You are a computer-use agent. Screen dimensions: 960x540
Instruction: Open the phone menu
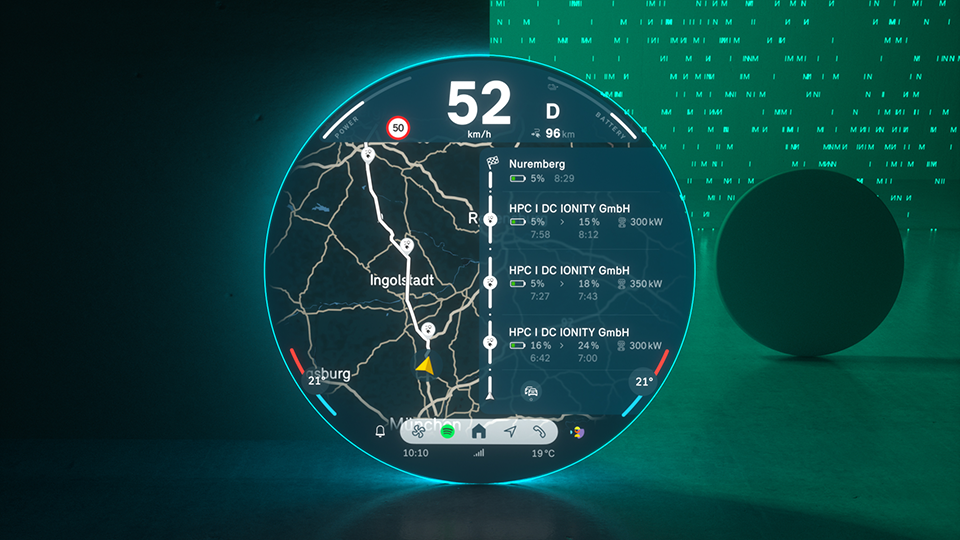540,432
